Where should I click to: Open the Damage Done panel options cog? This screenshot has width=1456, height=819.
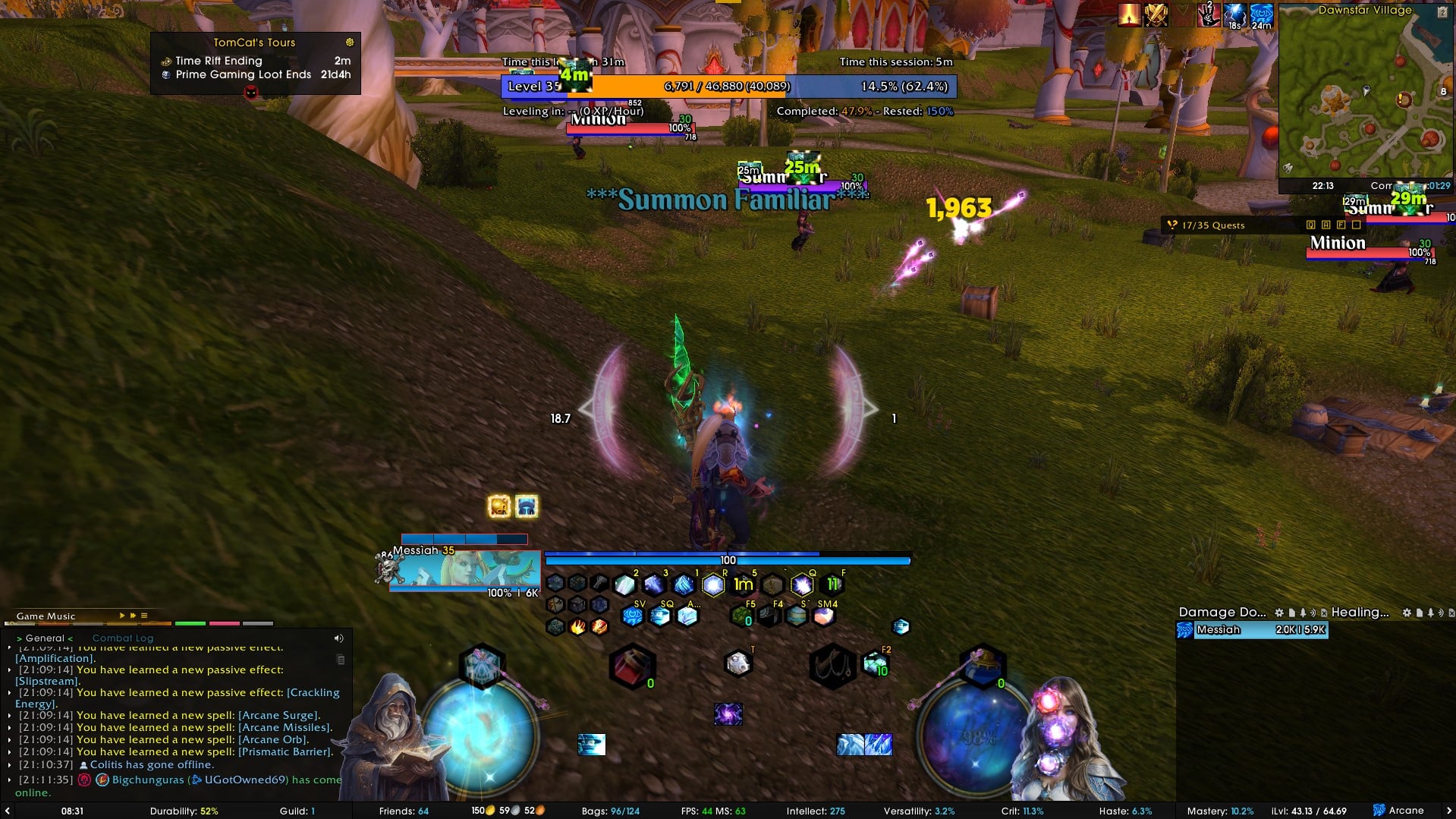pyautogui.click(x=1278, y=612)
